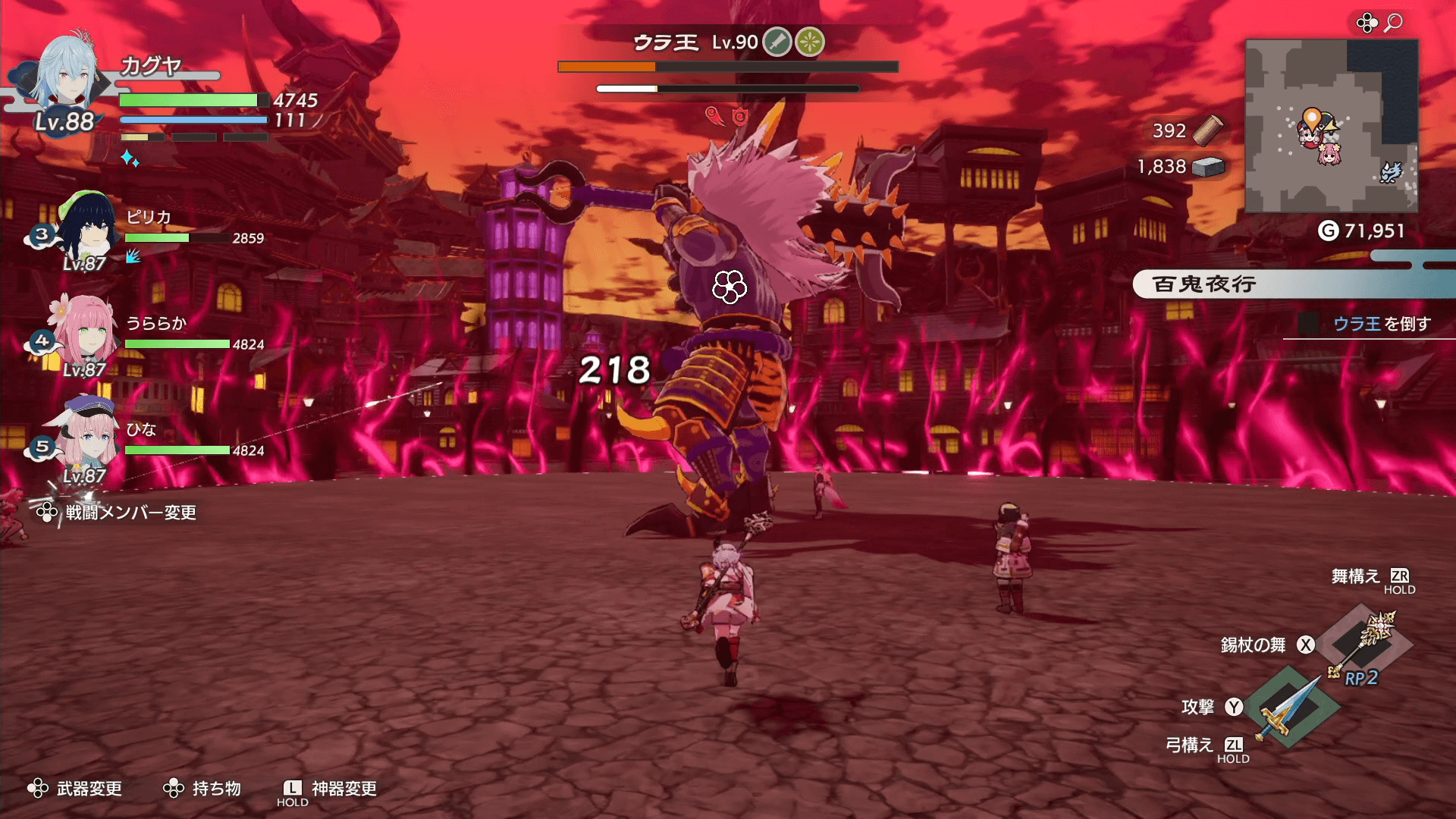Click the stone block resource icon
This screenshot has width=1456, height=819.
tap(1208, 167)
